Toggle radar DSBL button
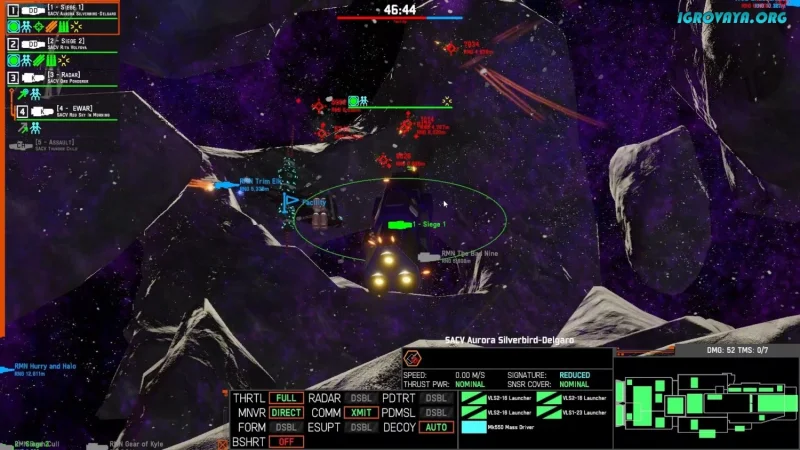 coord(361,398)
